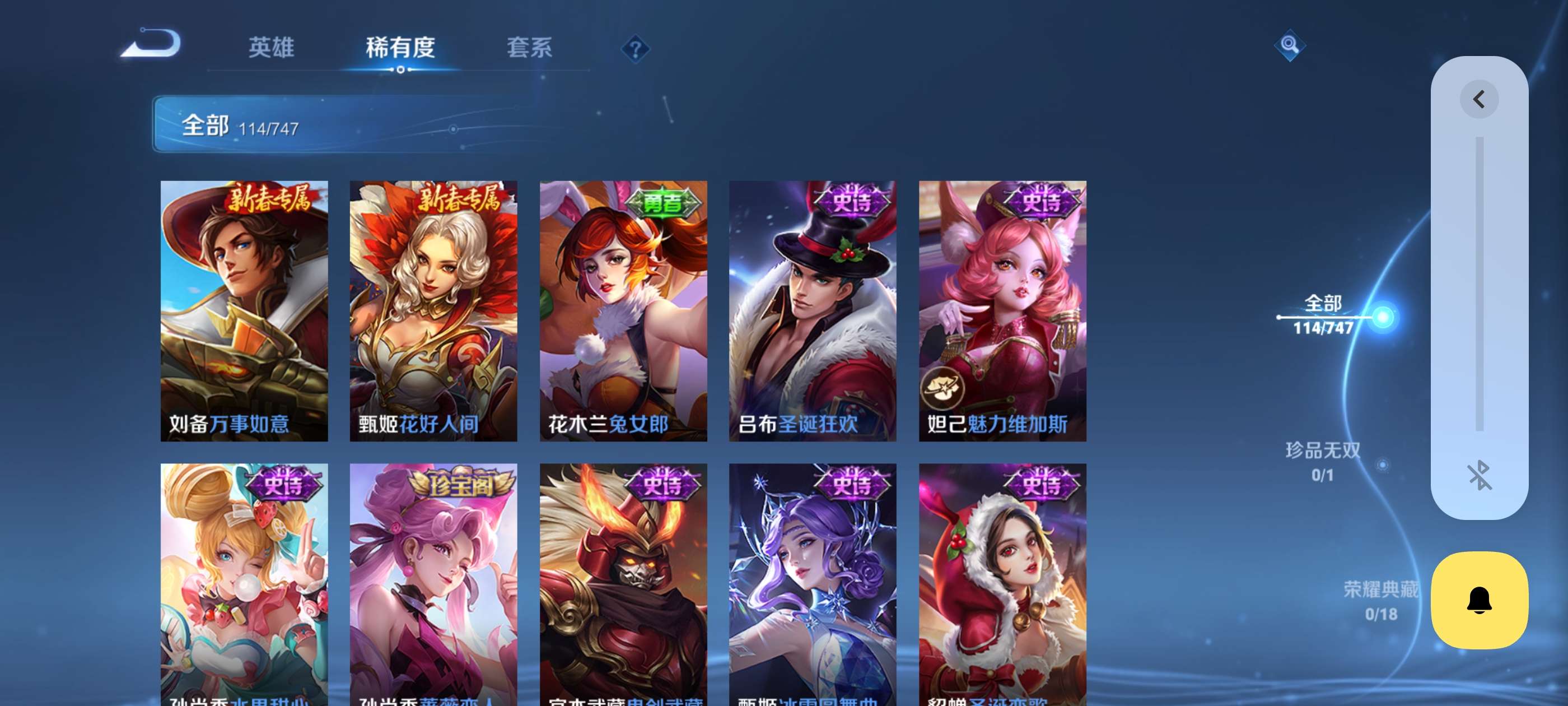Viewport: 1568px width, 706px height.
Task: Open the 妲己魅力维加斯 skin thumbnail
Action: point(1001,310)
